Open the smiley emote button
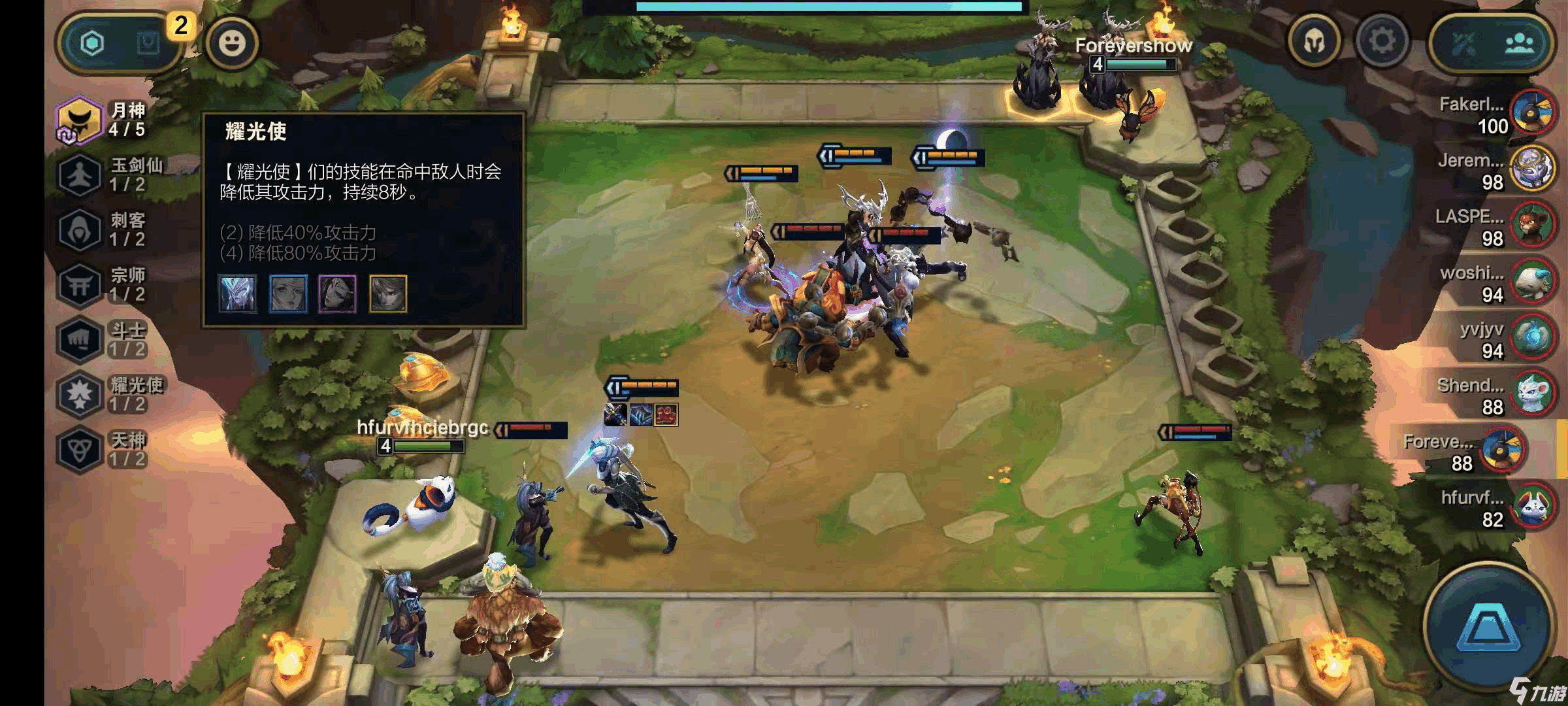1568x706 pixels. click(232, 43)
